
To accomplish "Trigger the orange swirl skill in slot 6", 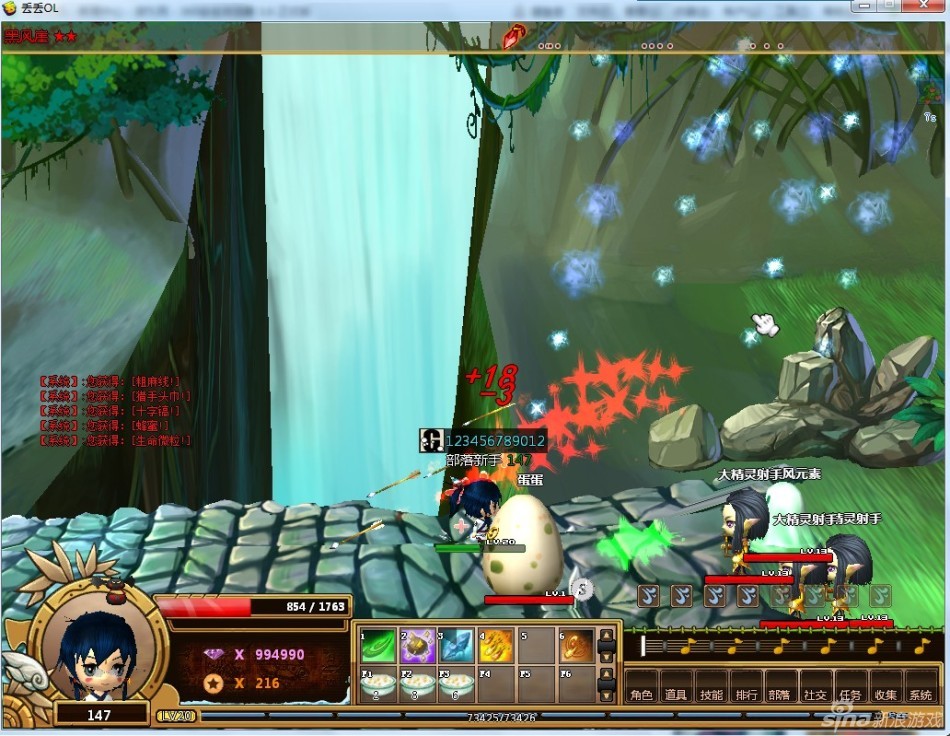I will [x=575, y=646].
